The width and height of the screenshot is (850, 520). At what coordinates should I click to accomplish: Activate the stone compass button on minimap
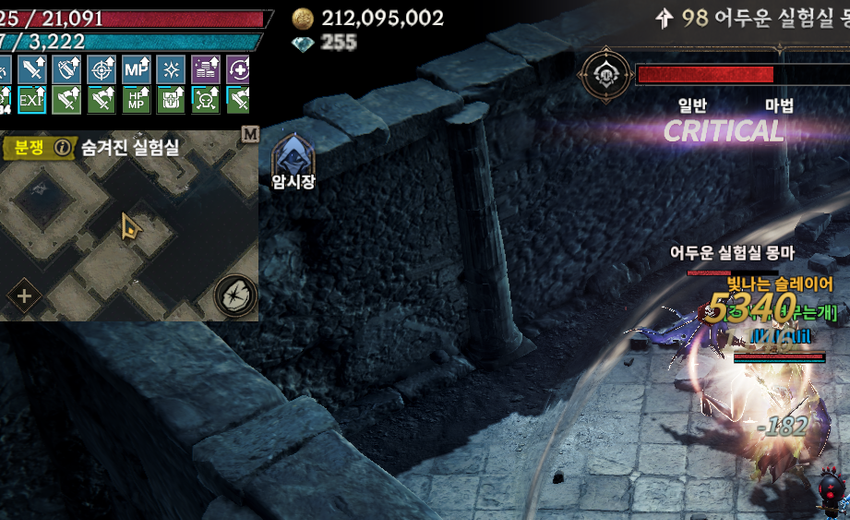coord(236,296)
